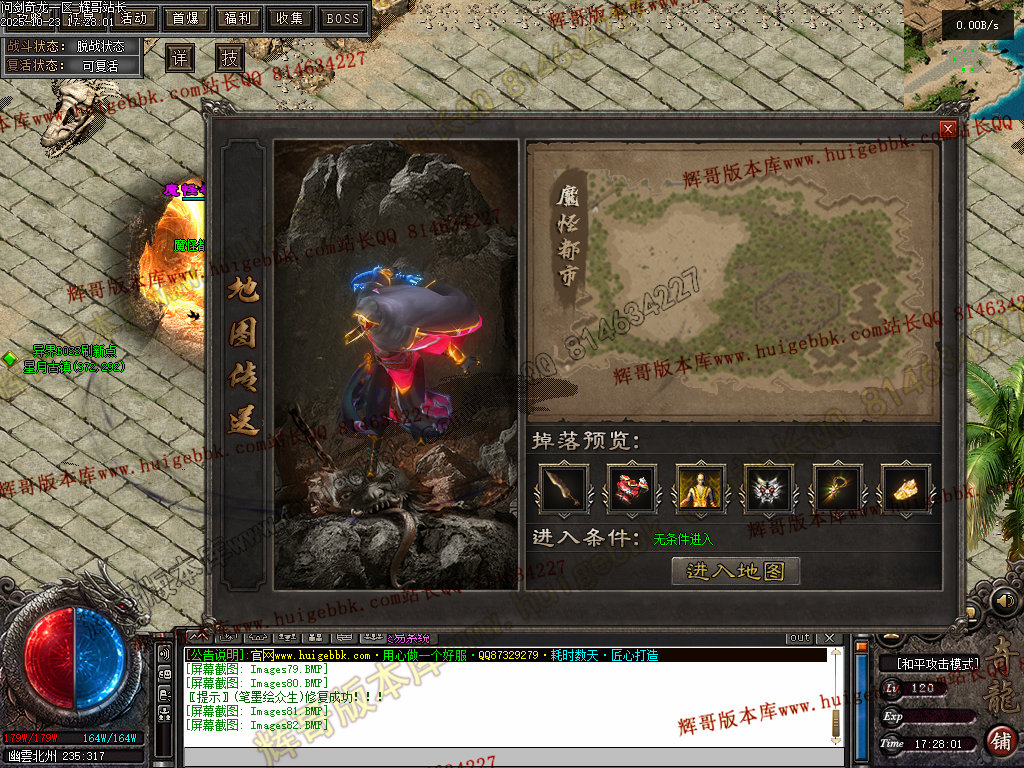Select the yellow-robed figure drop icon

(x=700, y=488)
